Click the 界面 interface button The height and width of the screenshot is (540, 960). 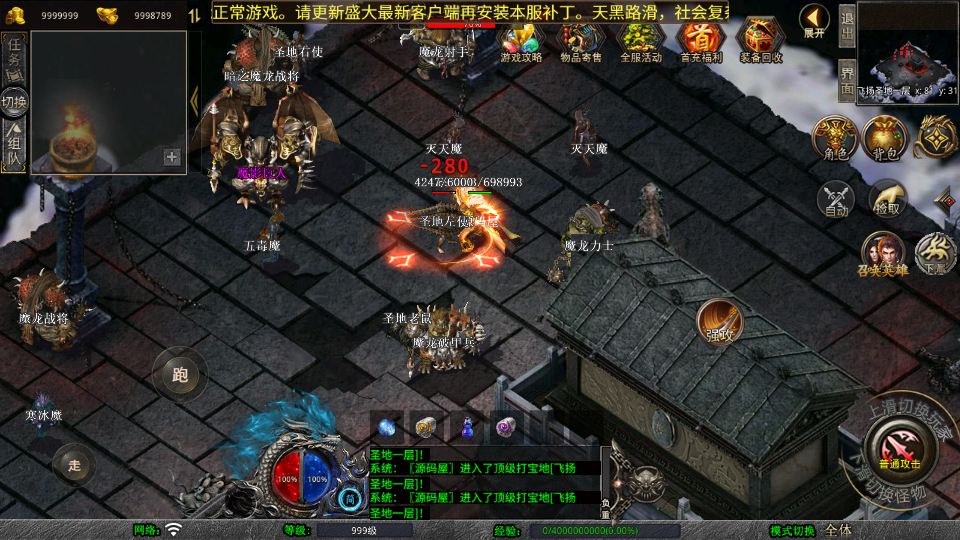click(x=846, y=77)
